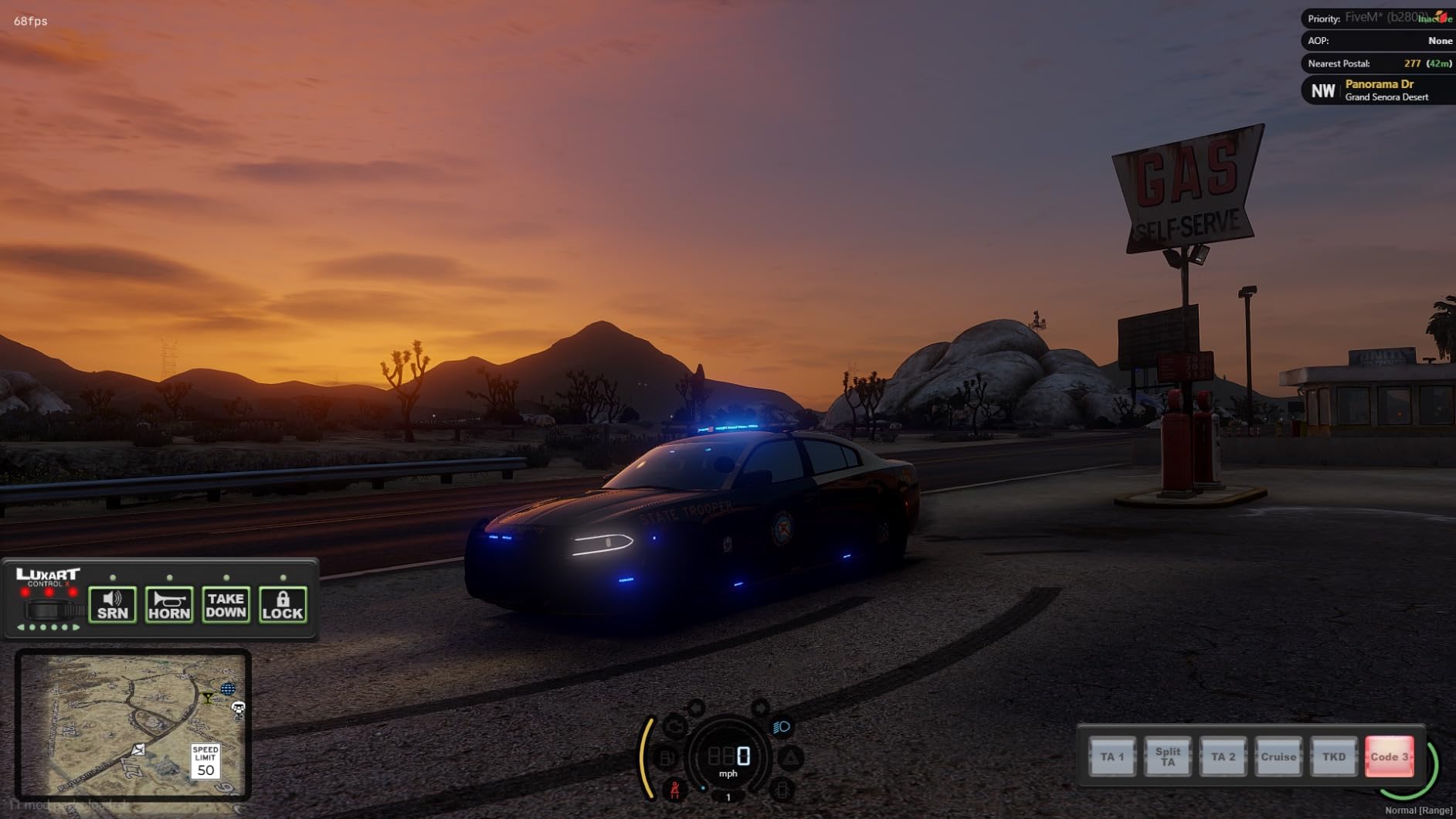Viewport: 1456px width, 819px height.
Task: Activate the TAKE DOWN lights button
Action: (x=226, y=604)
